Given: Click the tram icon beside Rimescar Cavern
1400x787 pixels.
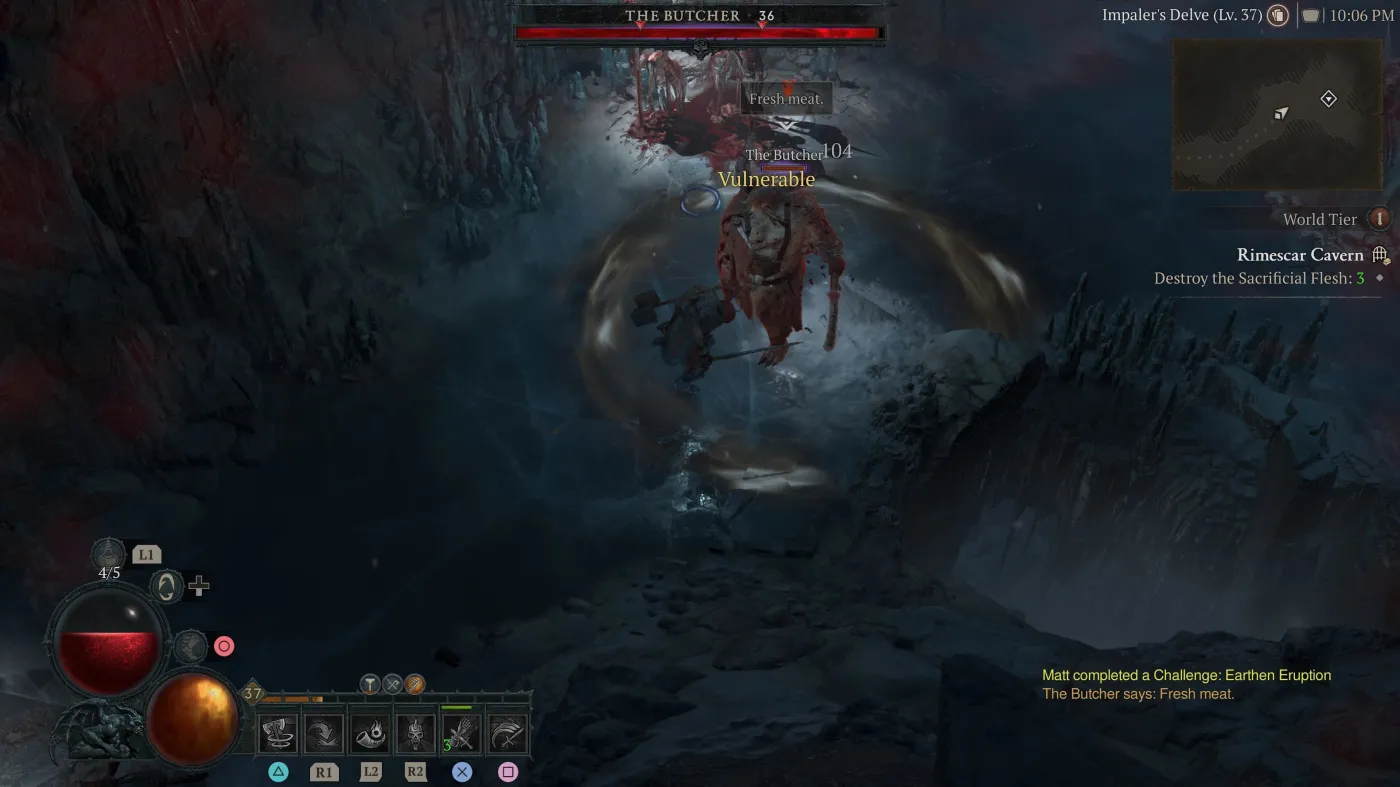Looking at the screenshot, I should (x=1378, y=254).
